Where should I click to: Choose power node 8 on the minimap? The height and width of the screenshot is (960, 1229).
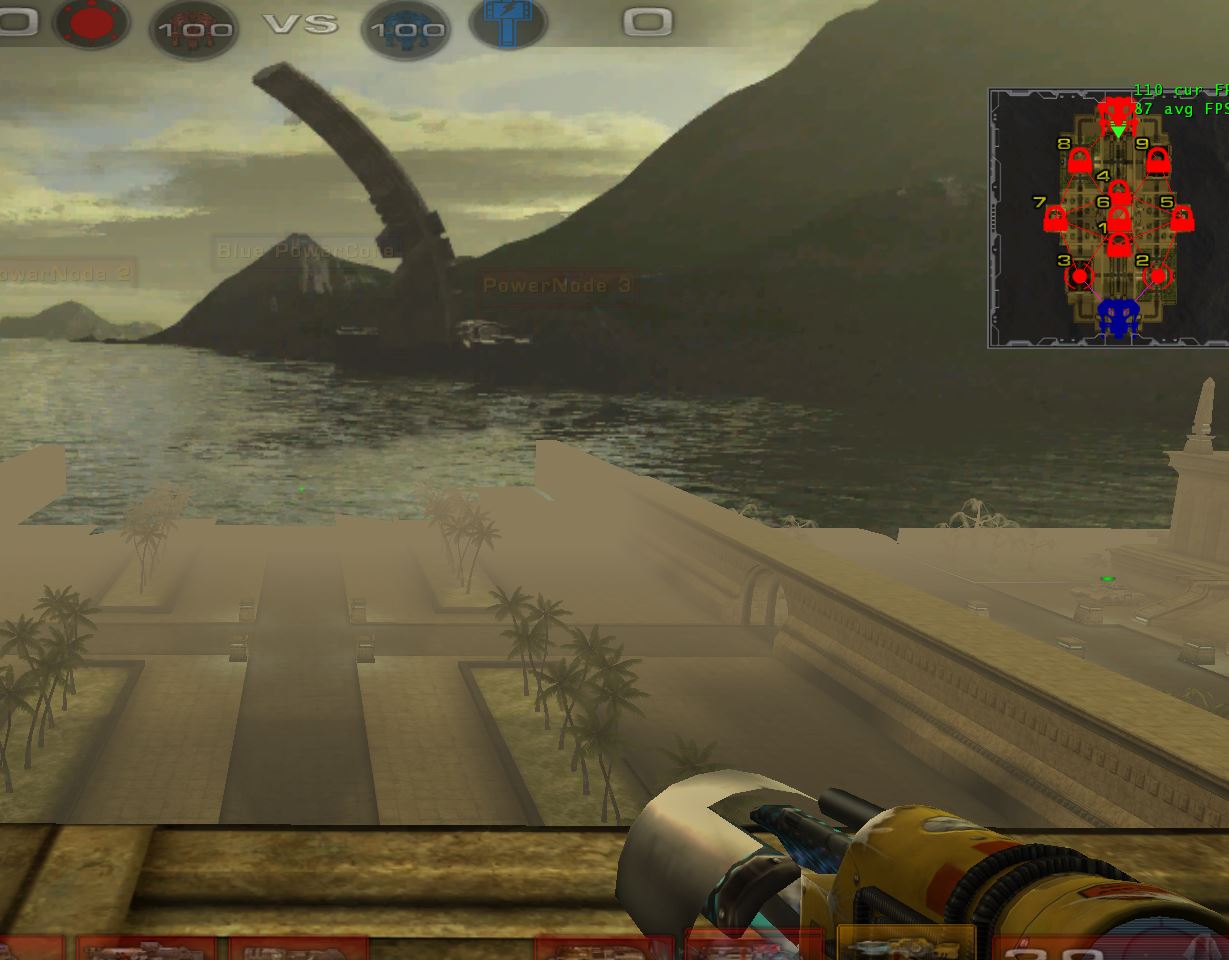click(x=1079, y=160)
